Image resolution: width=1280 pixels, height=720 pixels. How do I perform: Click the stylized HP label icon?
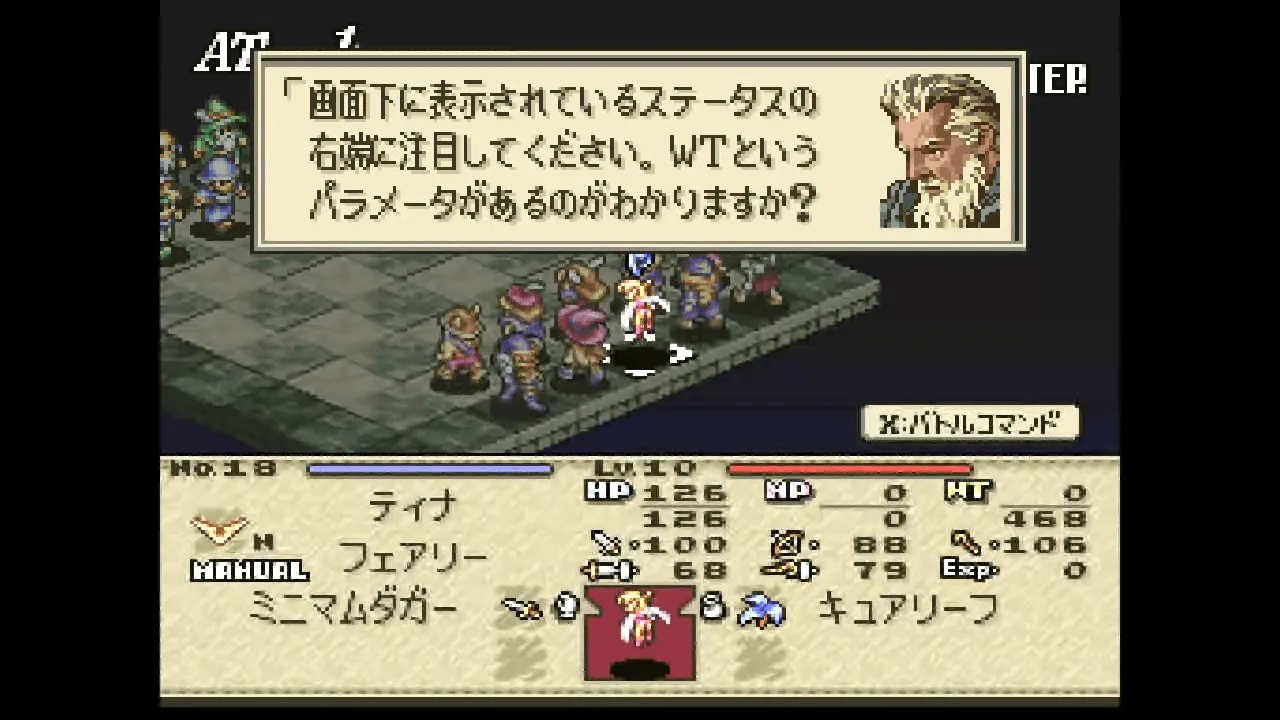pos(610,489)
